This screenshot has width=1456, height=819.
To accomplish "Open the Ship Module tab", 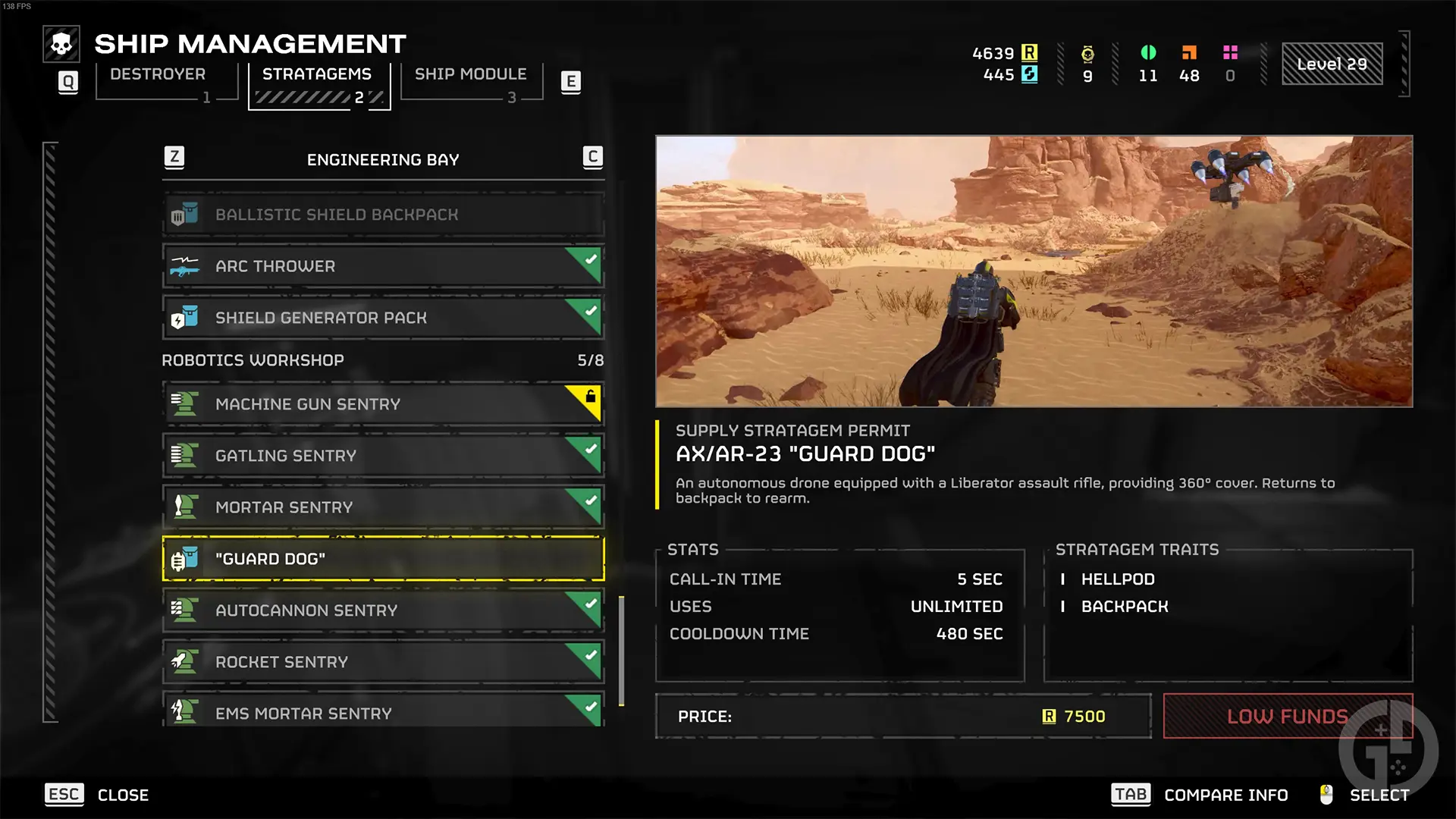I will [471, 74].
